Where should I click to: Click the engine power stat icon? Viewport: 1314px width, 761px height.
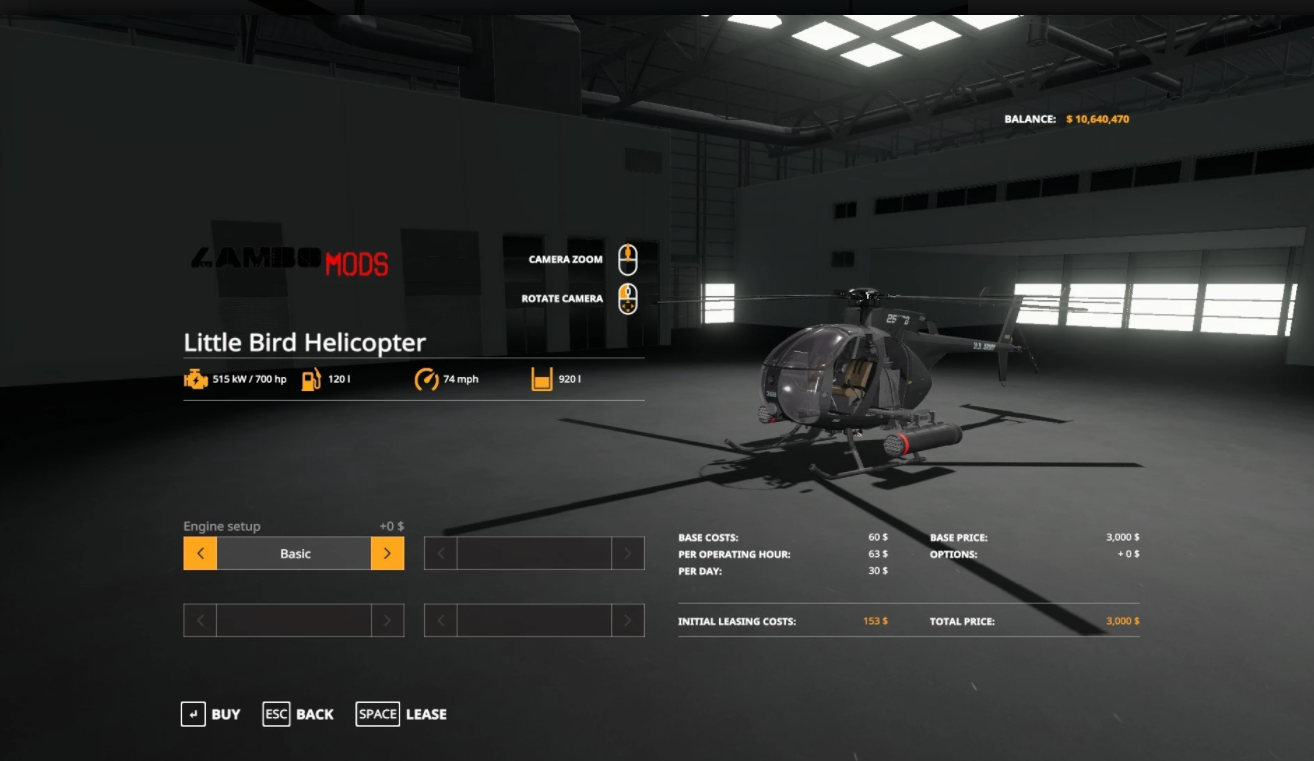click(195, 378)
